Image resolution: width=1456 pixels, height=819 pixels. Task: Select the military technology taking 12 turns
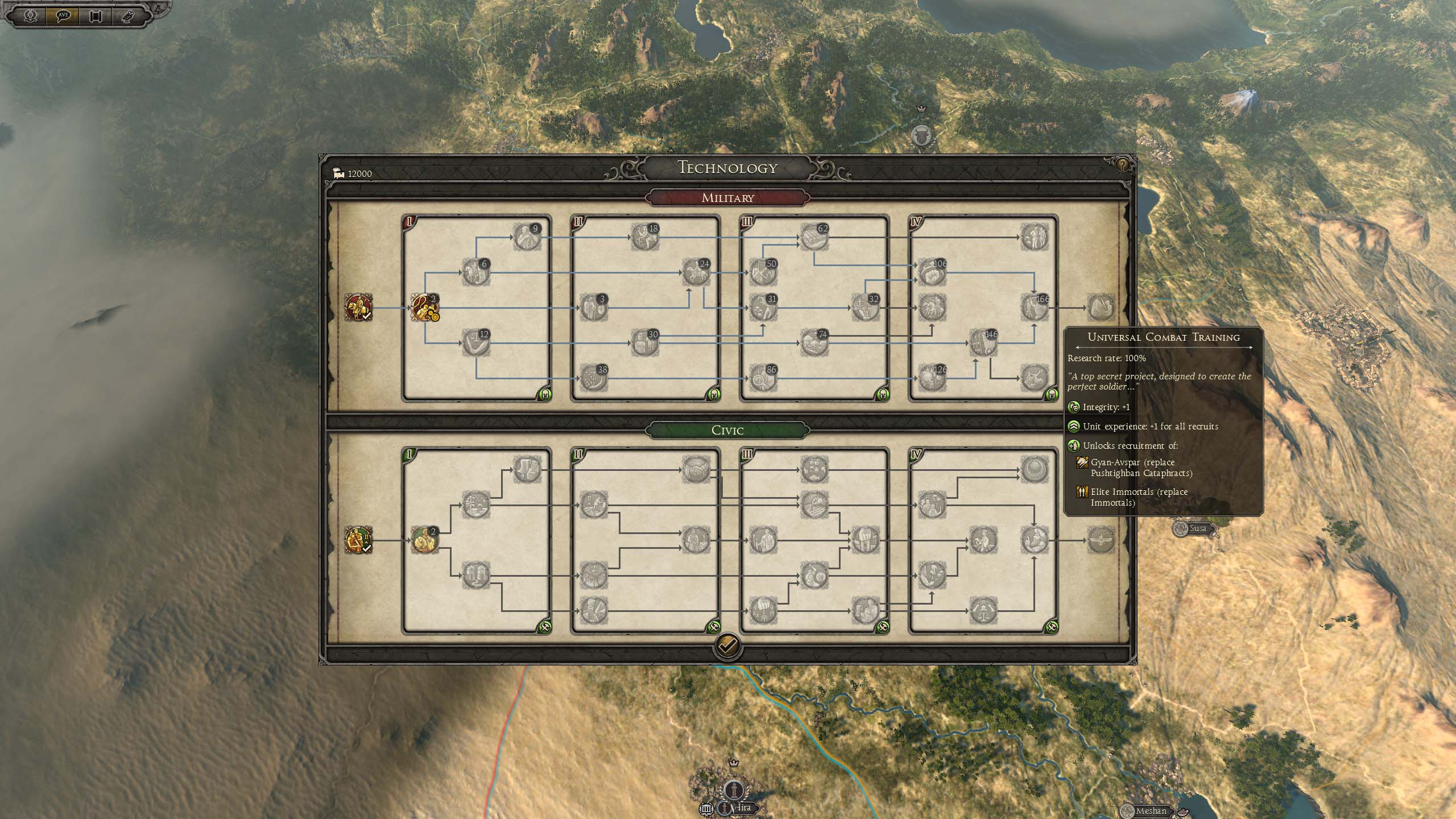[475, 342]
